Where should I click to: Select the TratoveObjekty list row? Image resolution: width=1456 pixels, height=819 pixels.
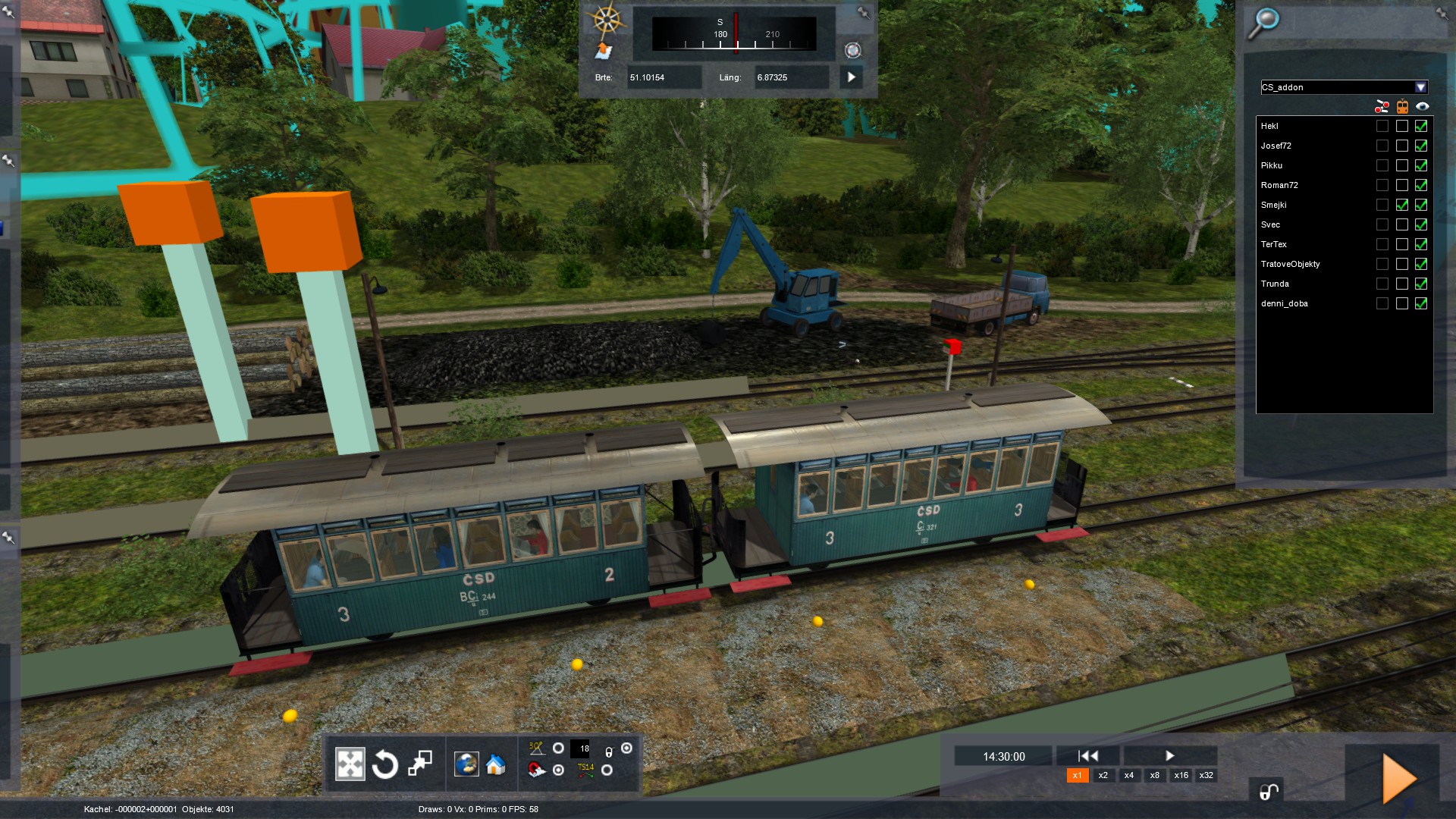(x=1291, y=264)
